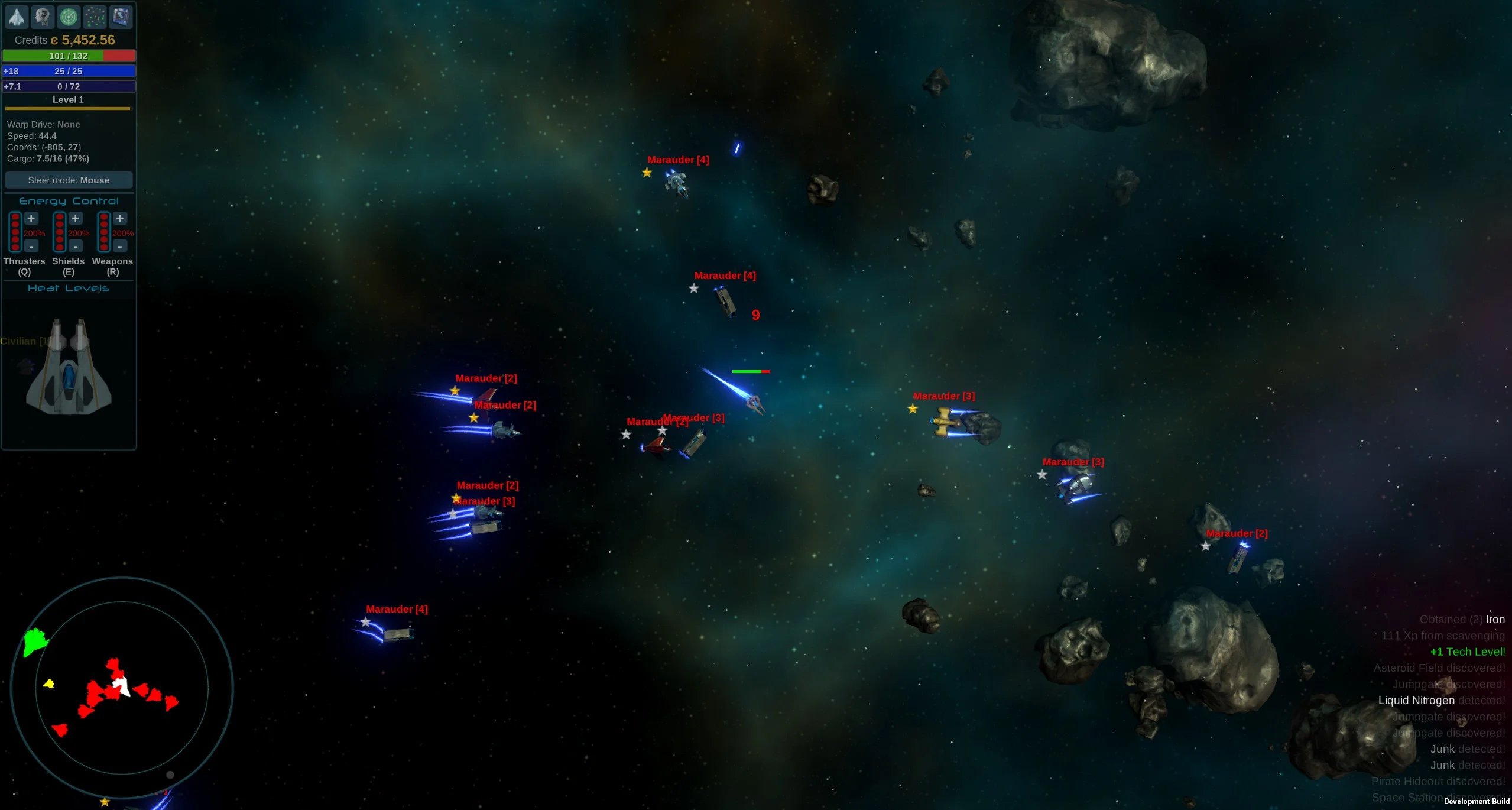Click the circular radar minimap
Viewport: 1512px width, 810px height.
point(122,688)
